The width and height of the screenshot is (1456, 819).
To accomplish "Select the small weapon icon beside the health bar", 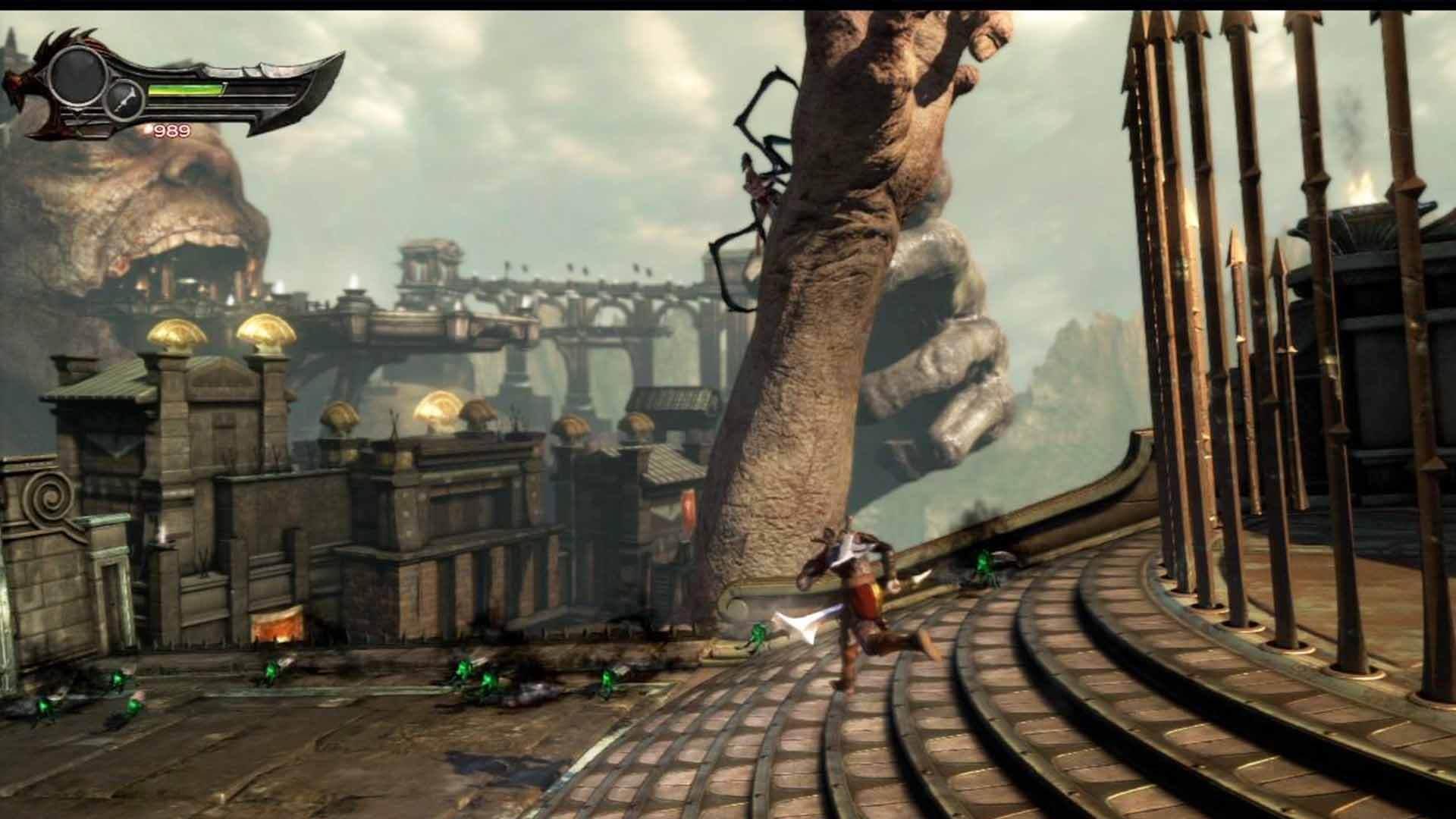I will click(x=124, y=100).
